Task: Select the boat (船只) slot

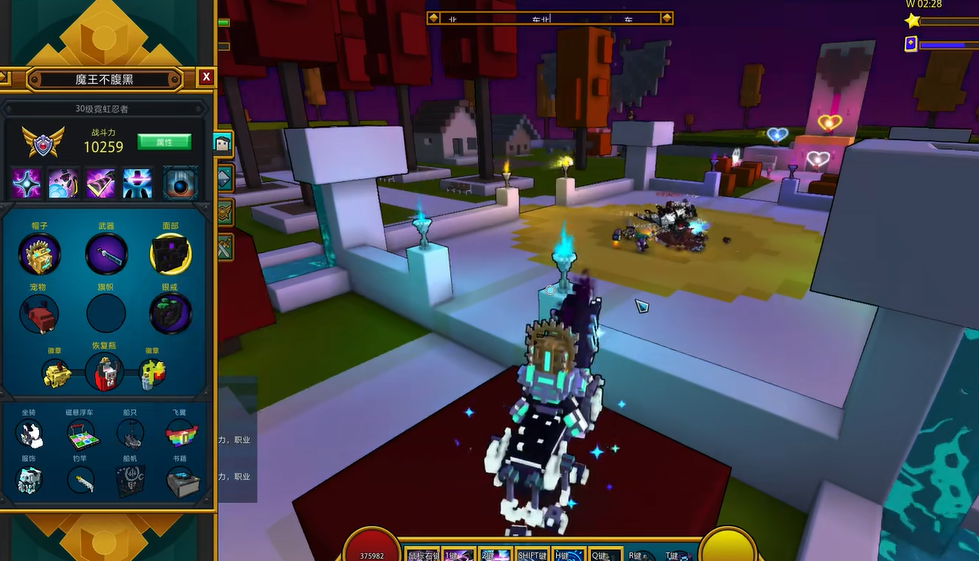Action: pos(130,434)
